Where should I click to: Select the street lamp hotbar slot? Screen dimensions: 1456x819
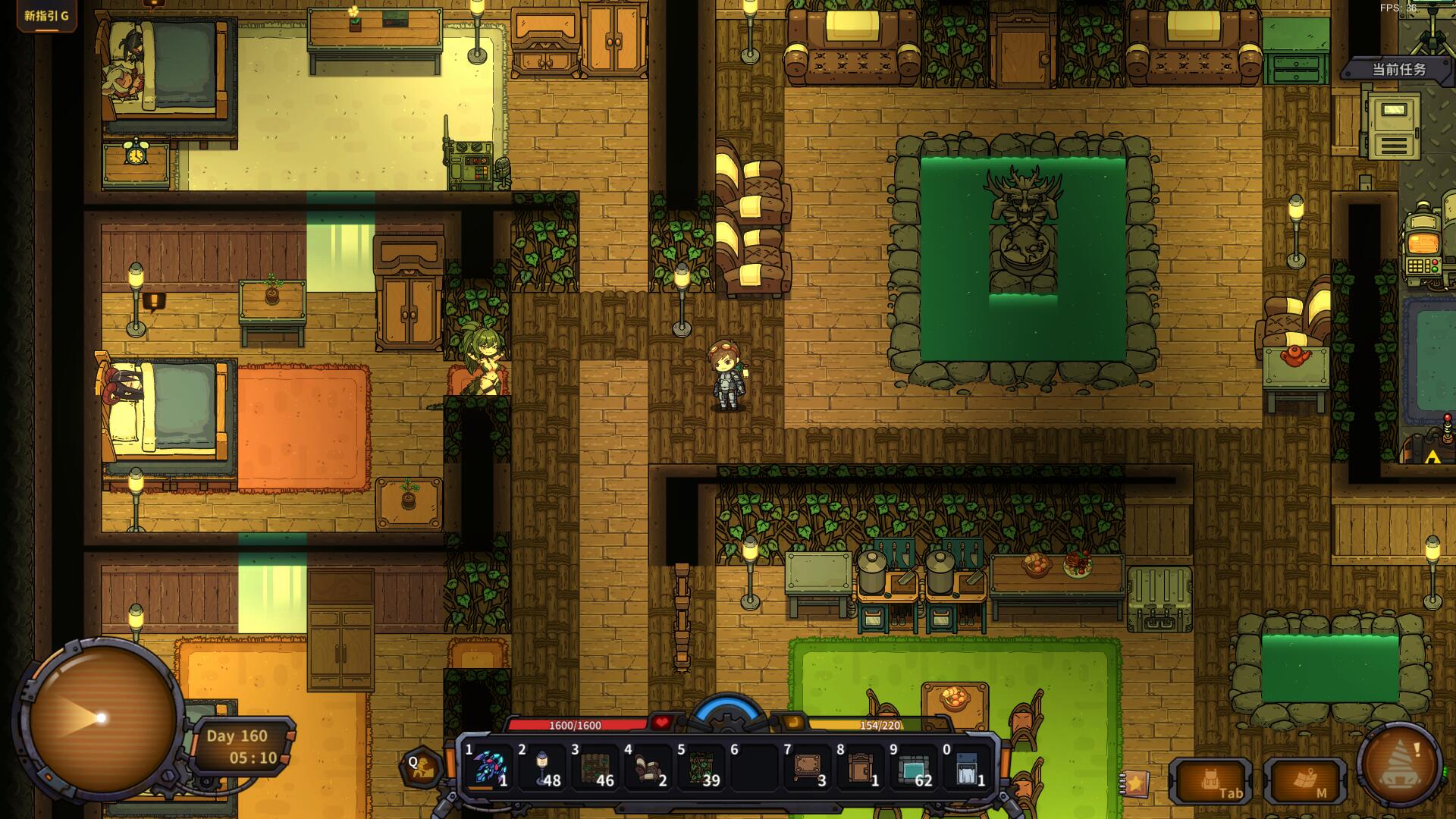(543, 767)
